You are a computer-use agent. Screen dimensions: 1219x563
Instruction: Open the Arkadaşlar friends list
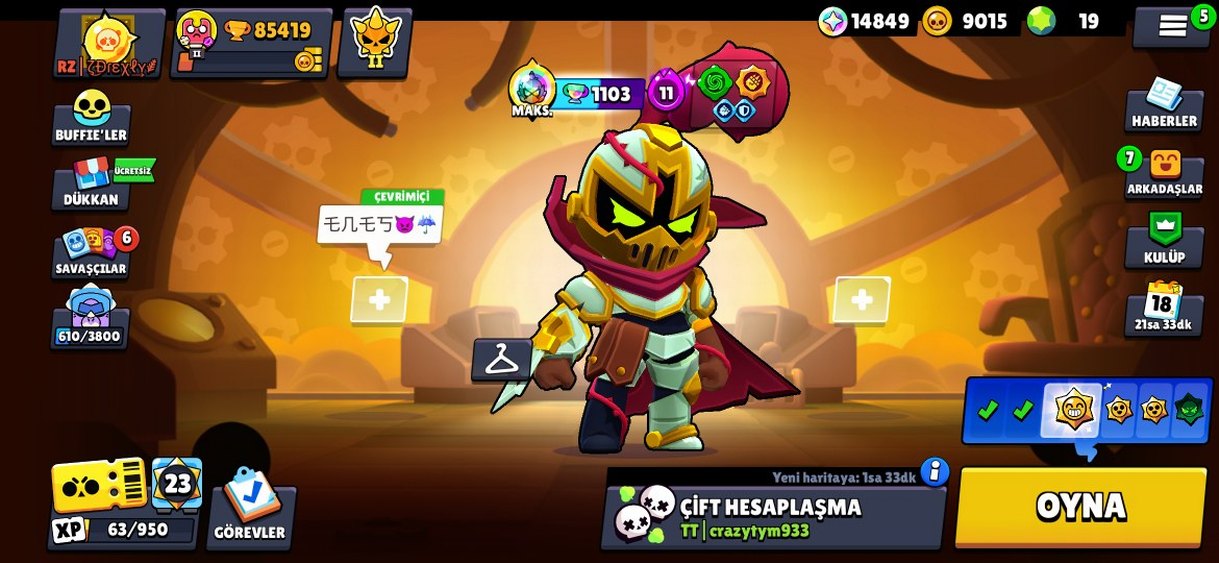1164,173
